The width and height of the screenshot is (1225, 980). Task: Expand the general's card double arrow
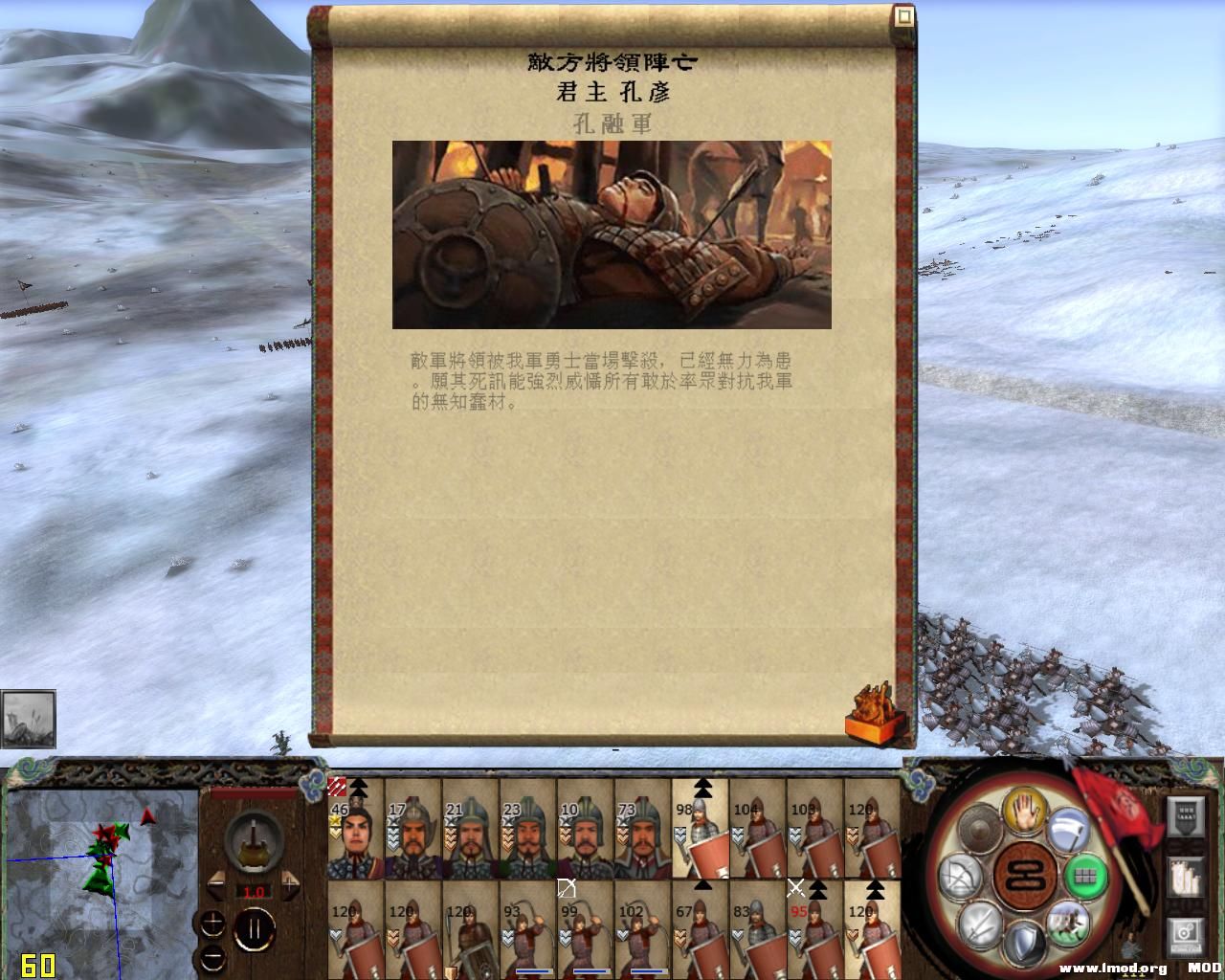tap(359, 789)
